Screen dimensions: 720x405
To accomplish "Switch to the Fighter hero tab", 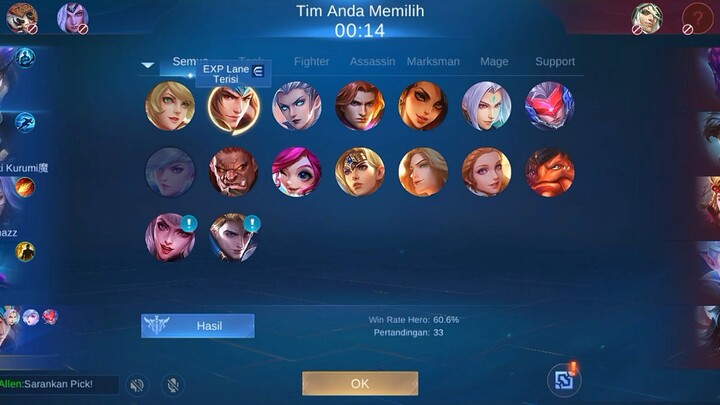I will tap(312, 61).
